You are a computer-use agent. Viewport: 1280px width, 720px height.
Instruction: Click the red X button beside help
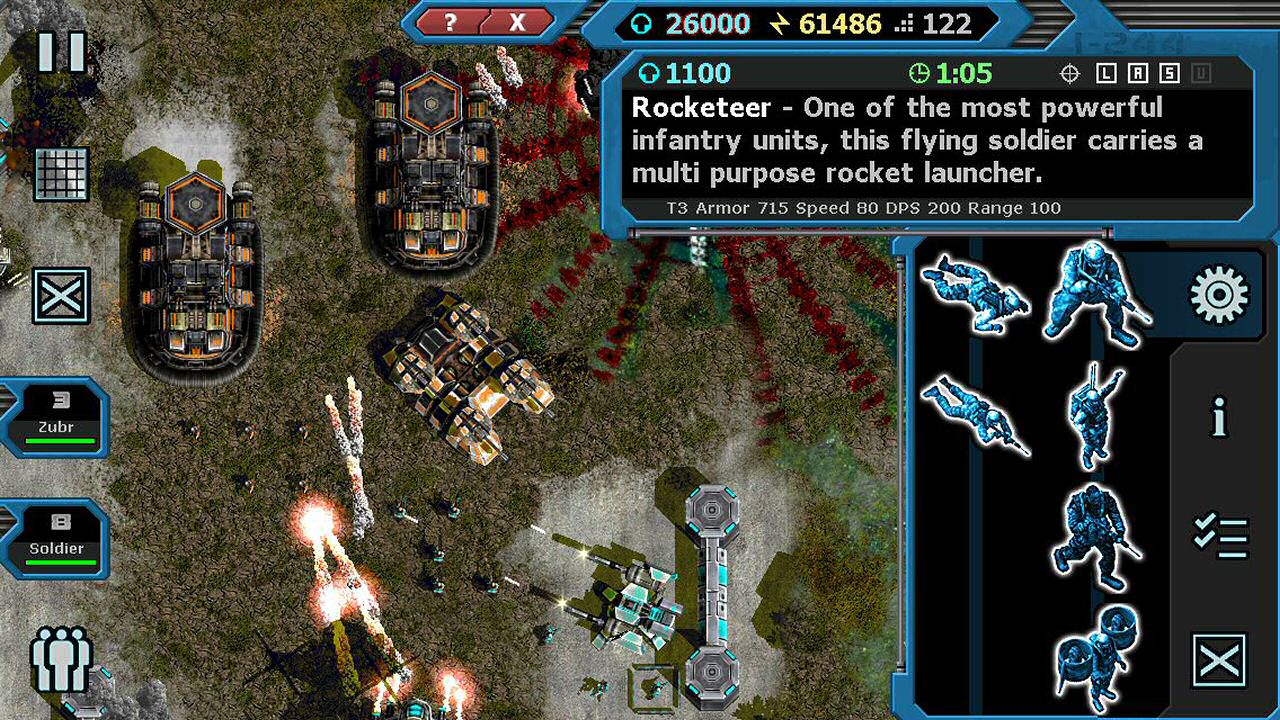tap(517, 22)
